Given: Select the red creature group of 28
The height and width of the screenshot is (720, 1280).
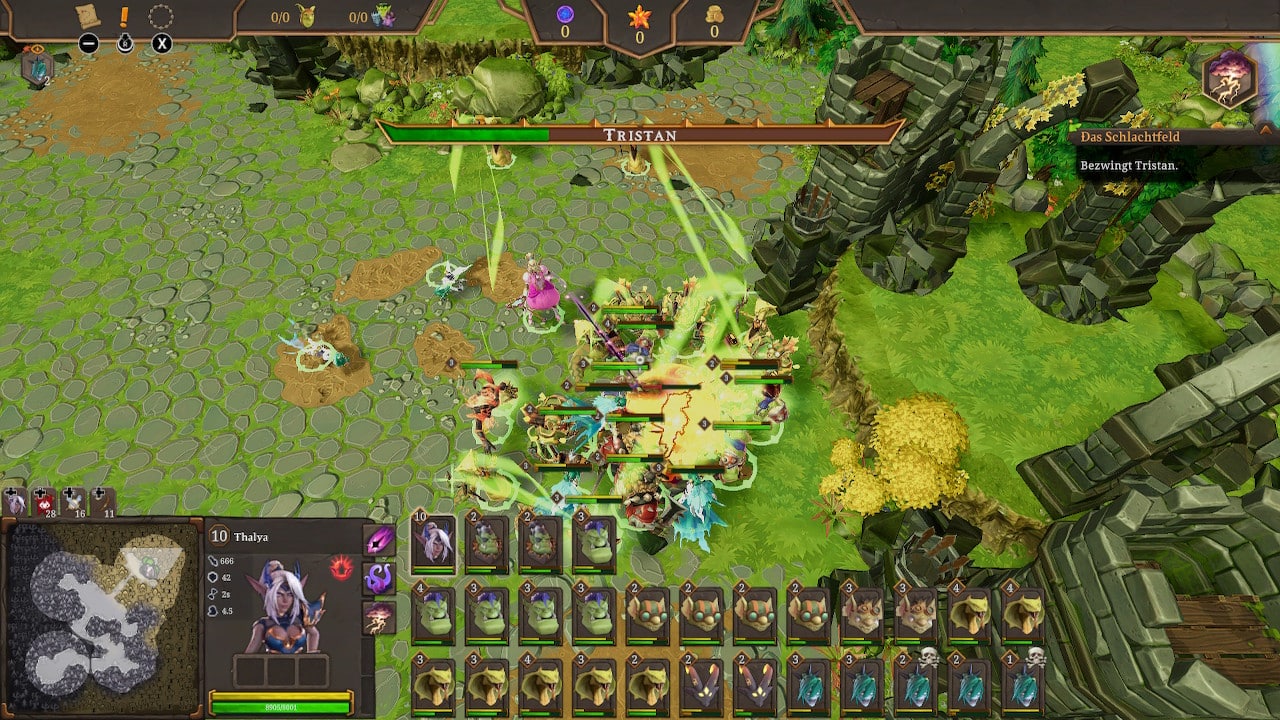Looking at the screenshot, I should tap(44, 501).
